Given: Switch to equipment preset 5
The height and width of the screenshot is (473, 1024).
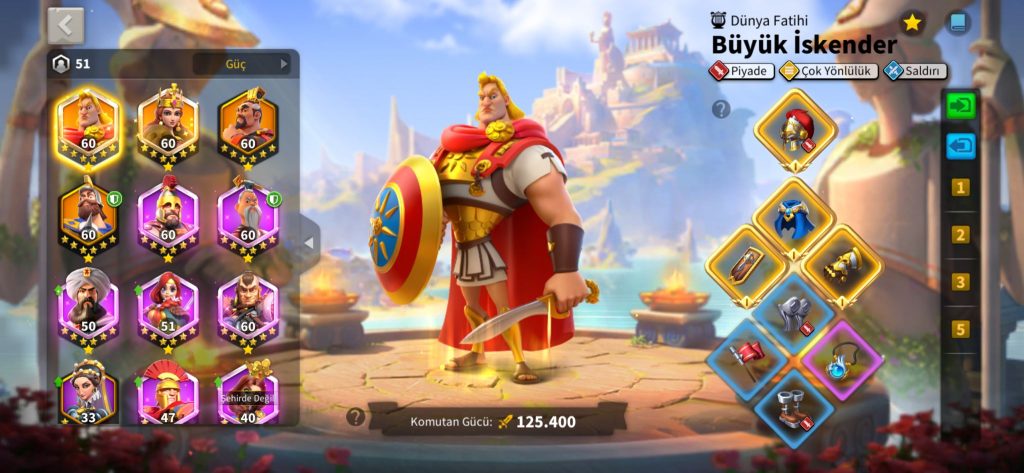Looking at the screenshot, I should click(960, 329).
